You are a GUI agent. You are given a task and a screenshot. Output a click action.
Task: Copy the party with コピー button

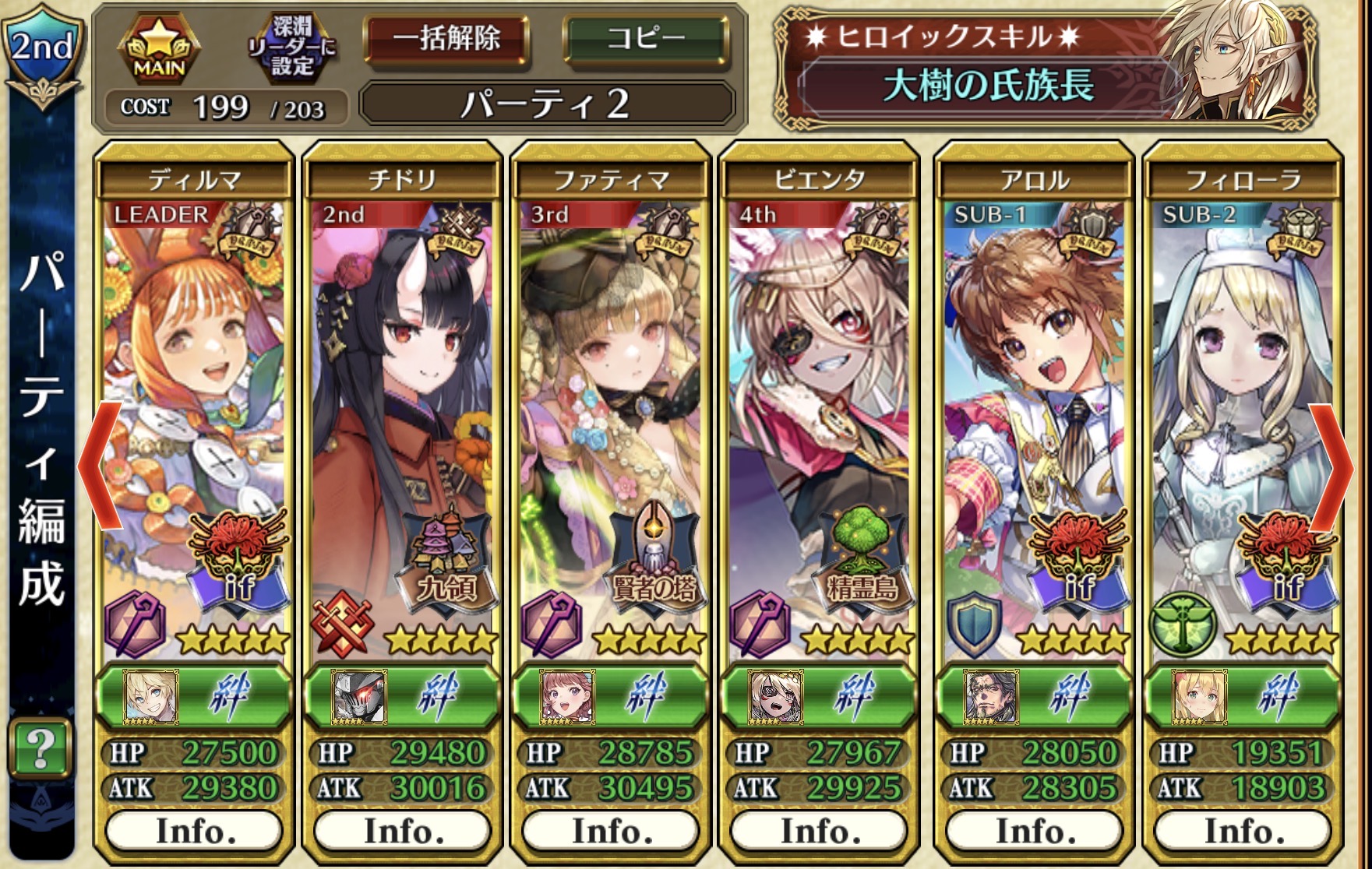coord(646,39)
